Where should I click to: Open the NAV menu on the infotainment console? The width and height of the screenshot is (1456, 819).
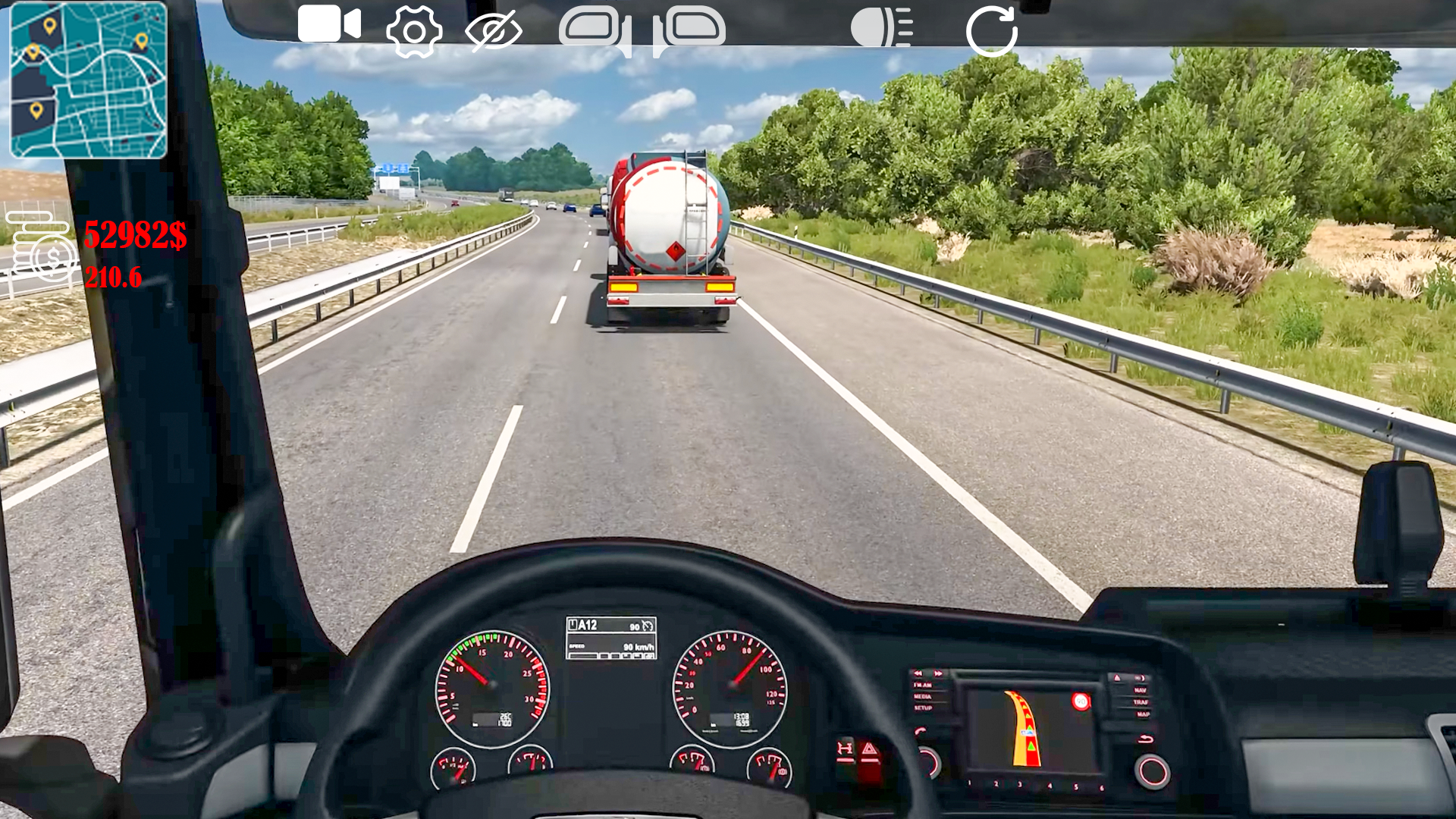[x=1141, y=691]
